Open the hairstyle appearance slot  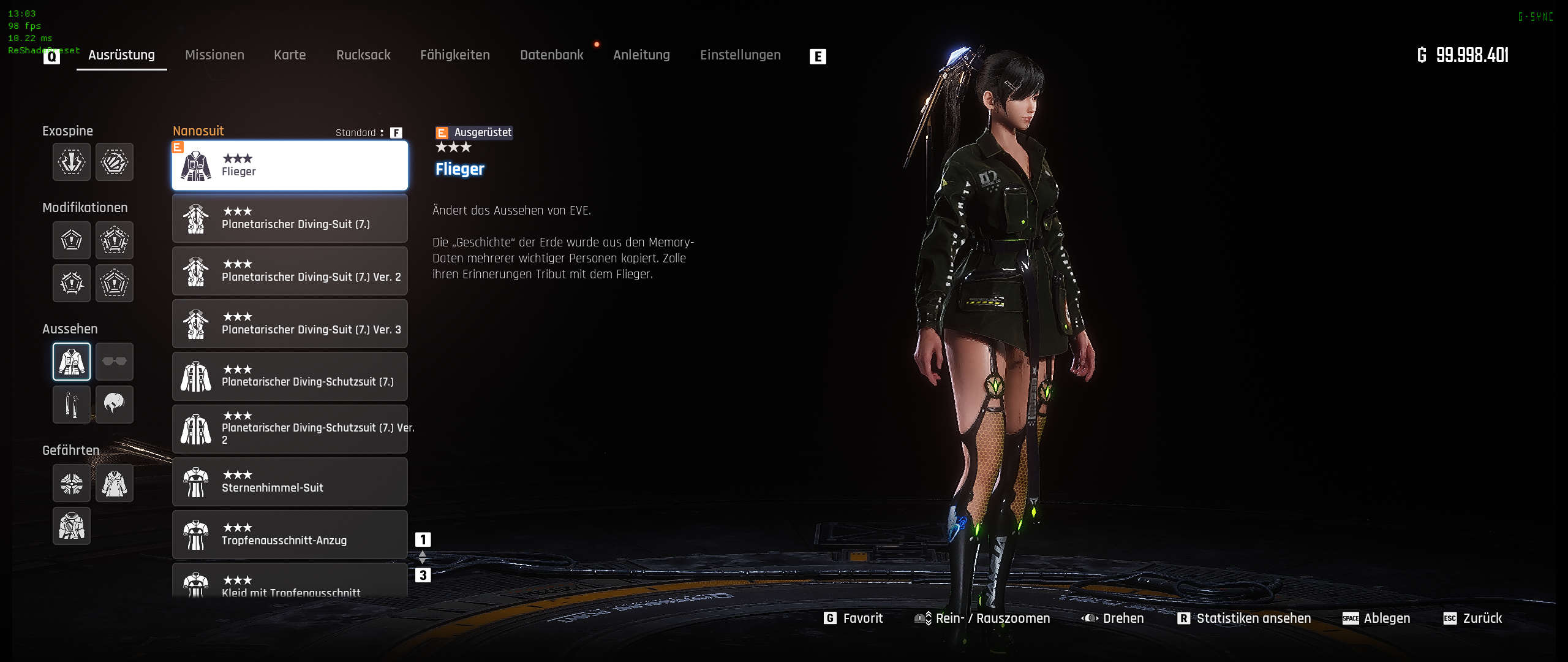[x=115, y=405]
